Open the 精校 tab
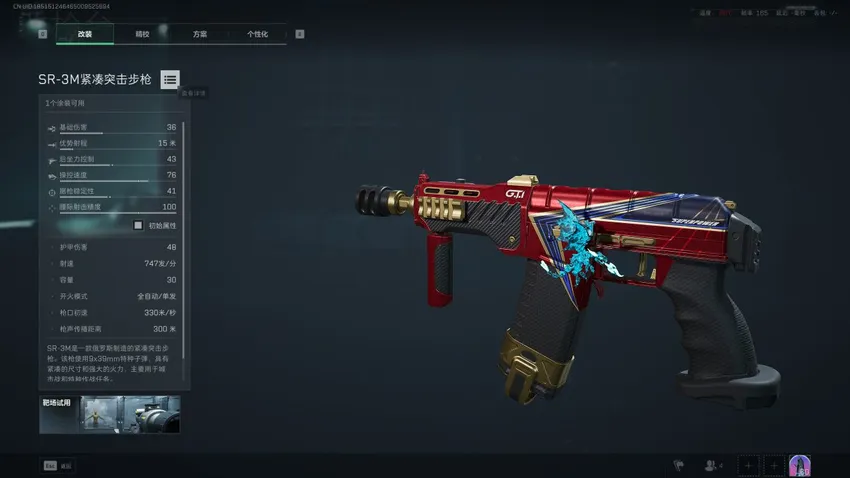 click(142, 34)
